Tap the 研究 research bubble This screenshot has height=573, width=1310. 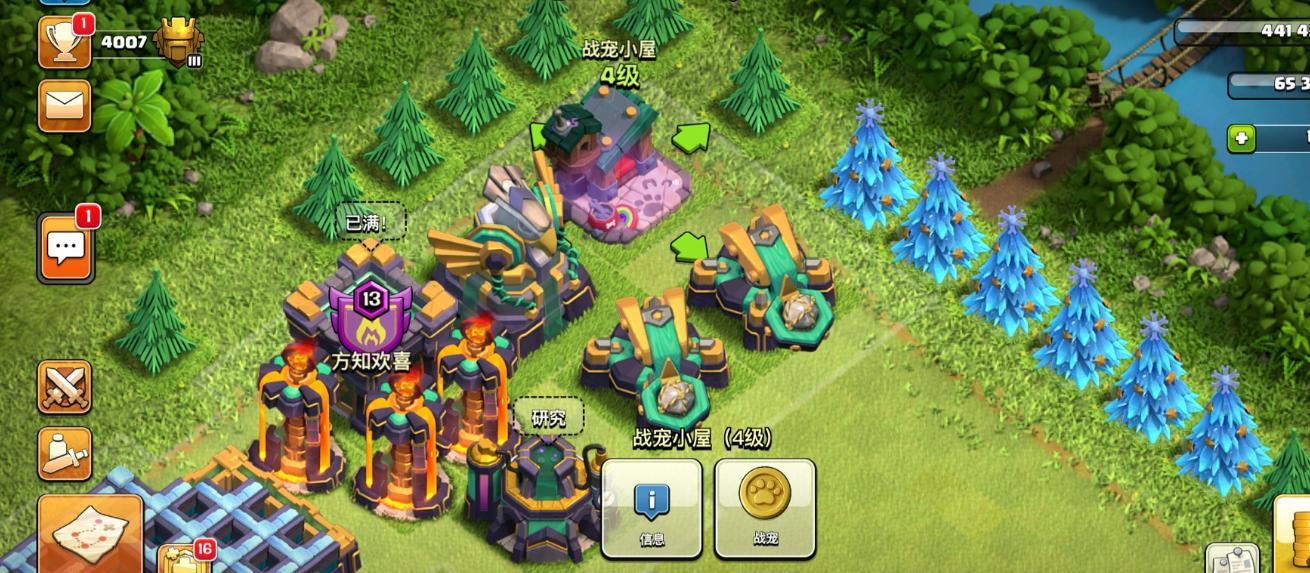(x=548, y=418)
